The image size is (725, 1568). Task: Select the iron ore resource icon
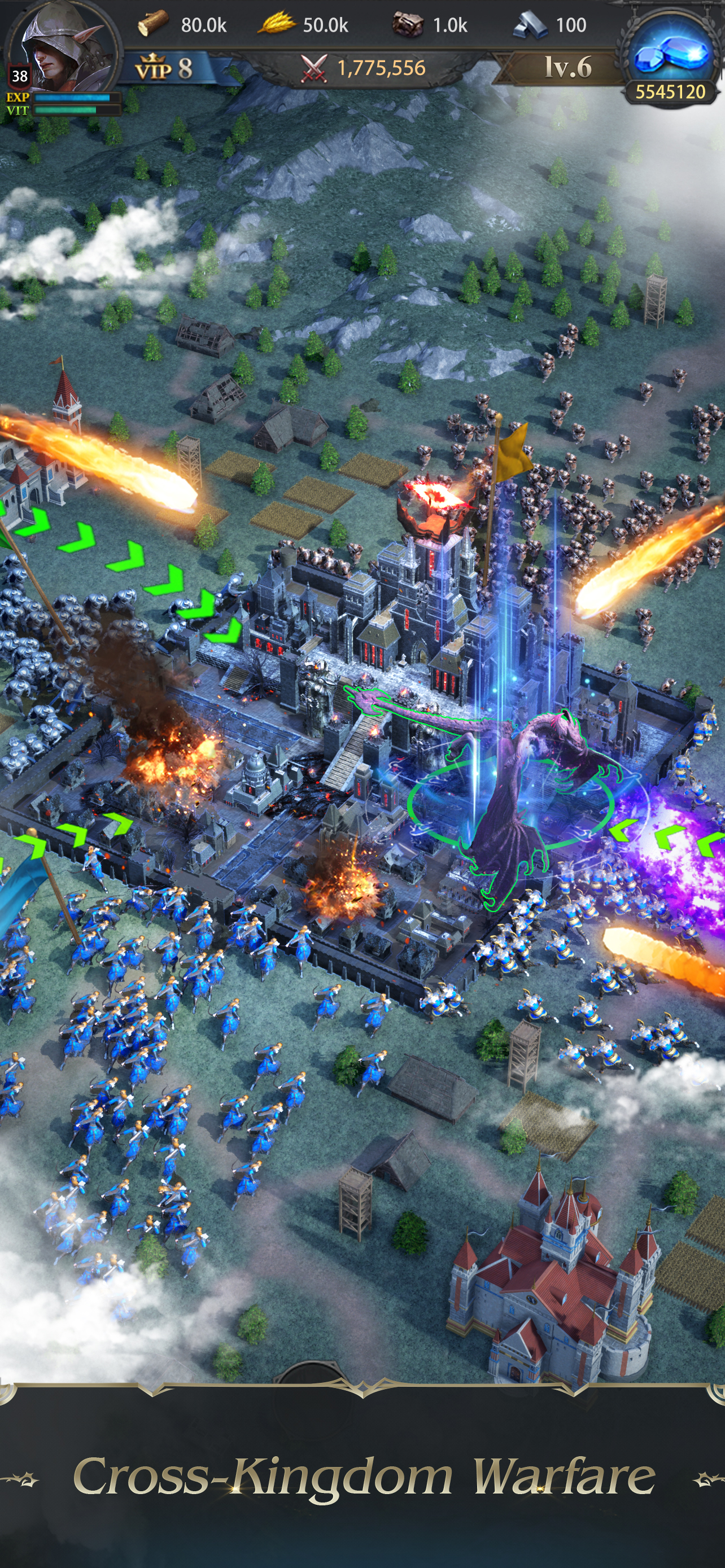407,24
